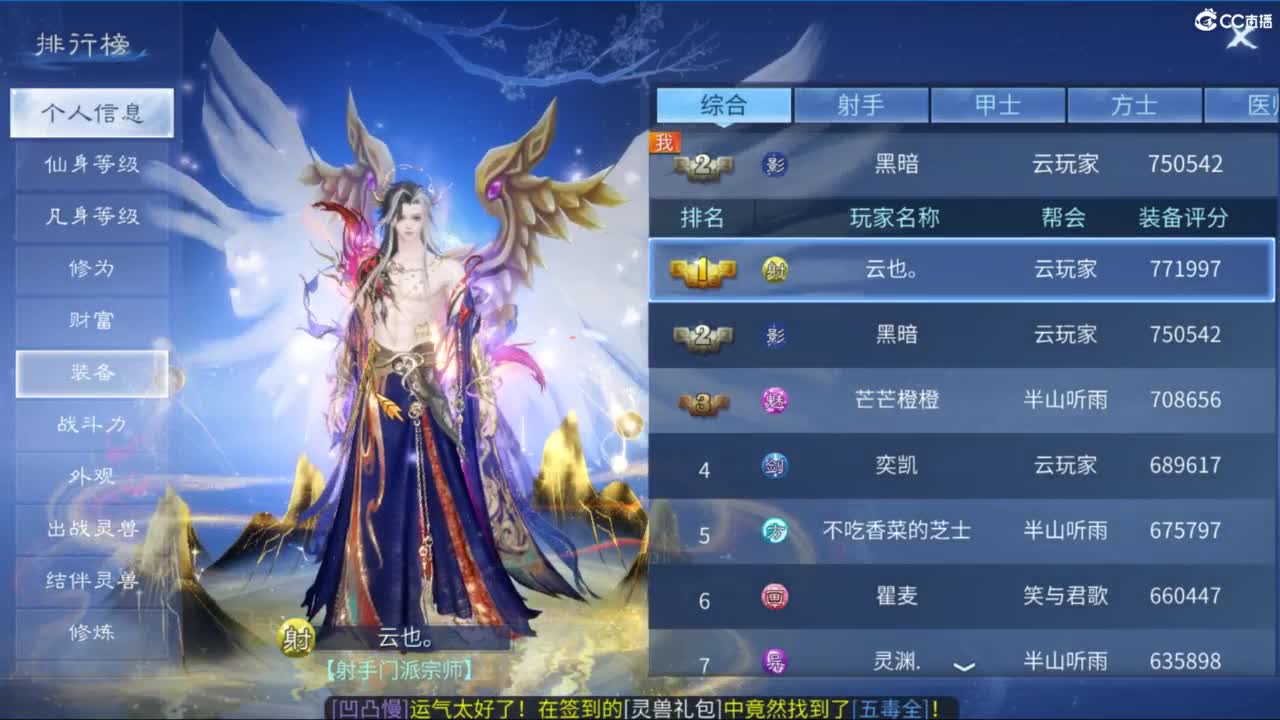Click the 方 class icon beside 不吃香菜的芝士
Screen dimensions: 1280x720
click(775, 530)
